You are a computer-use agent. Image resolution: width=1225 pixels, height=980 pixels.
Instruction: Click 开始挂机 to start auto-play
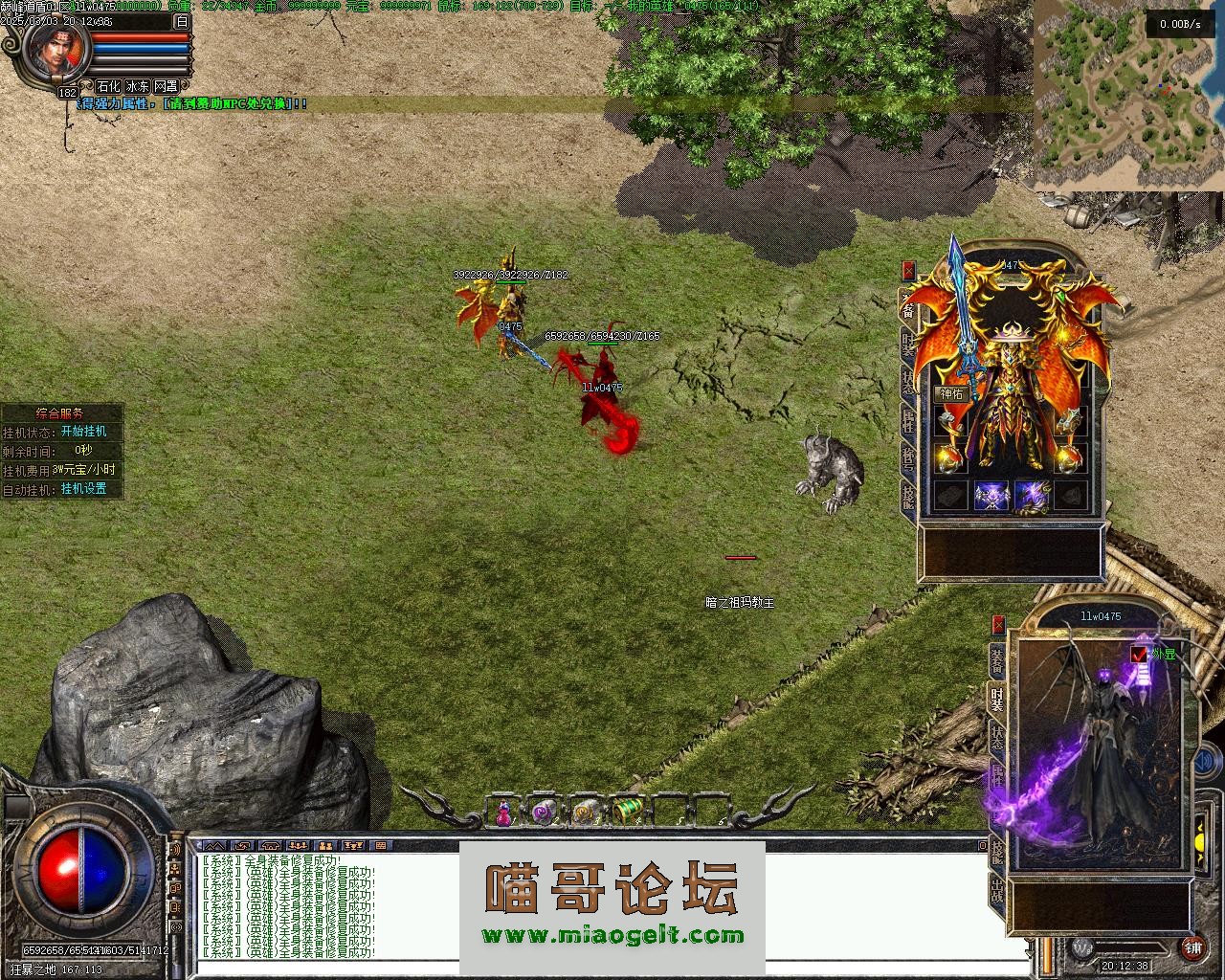84,432
